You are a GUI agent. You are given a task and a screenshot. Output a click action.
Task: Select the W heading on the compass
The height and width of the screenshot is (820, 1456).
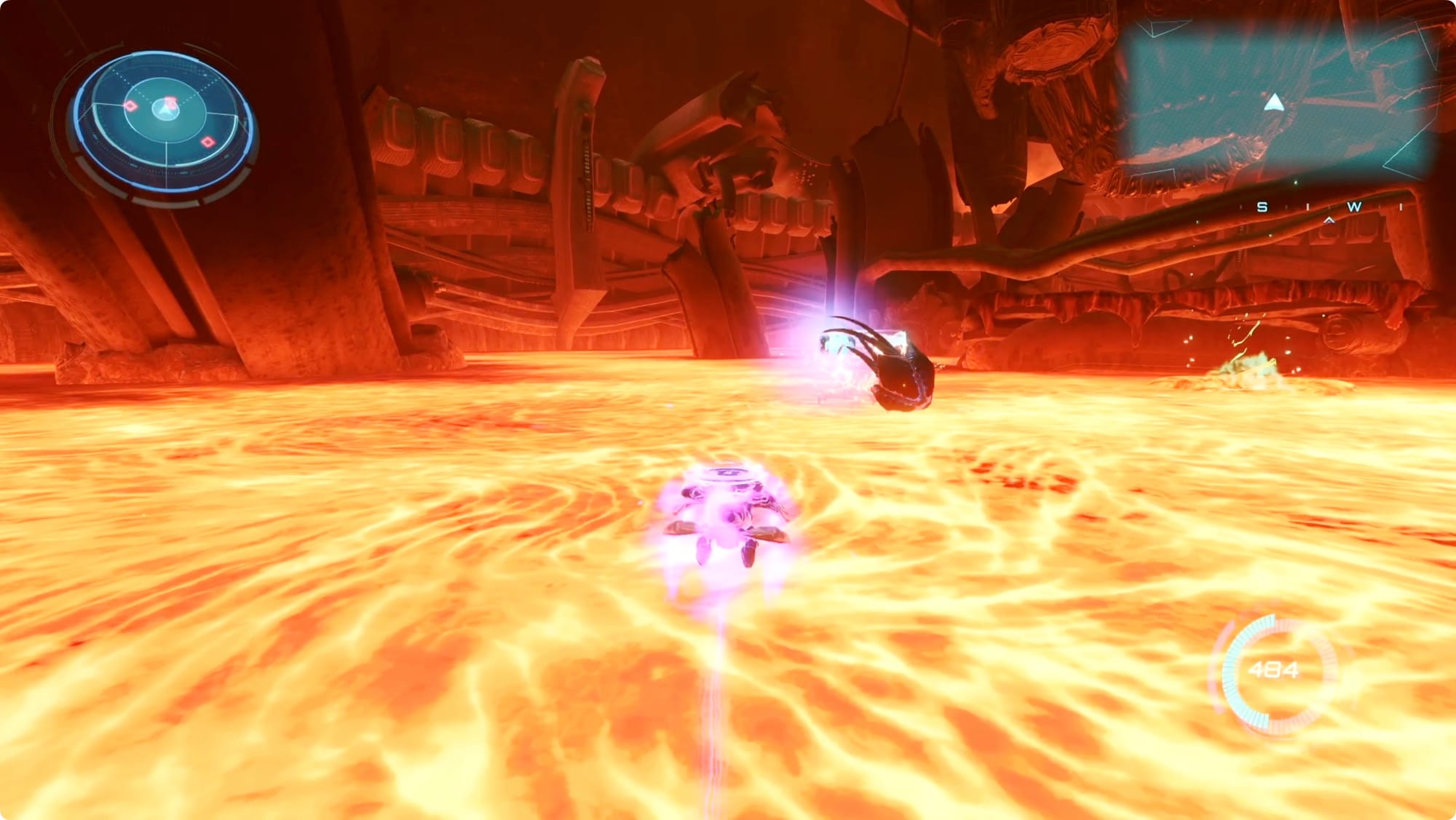(1353, 207)
